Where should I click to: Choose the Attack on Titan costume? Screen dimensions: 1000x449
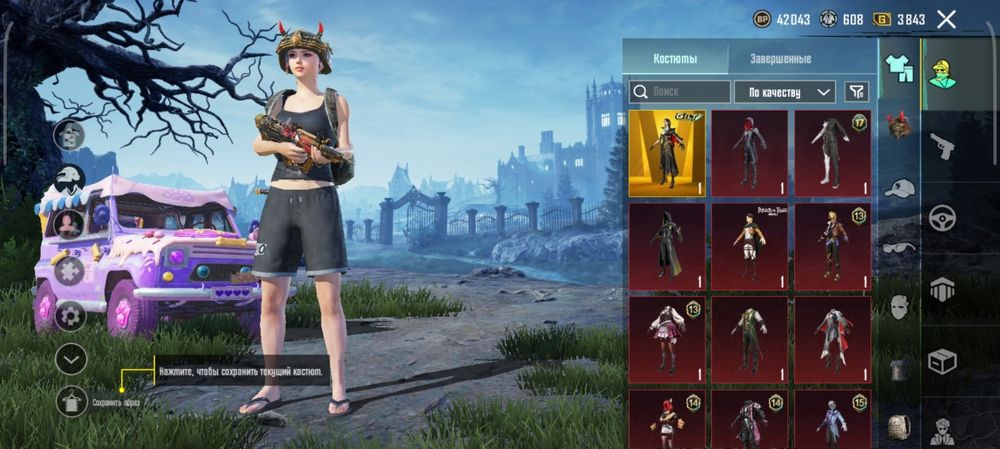pos(749,246)
